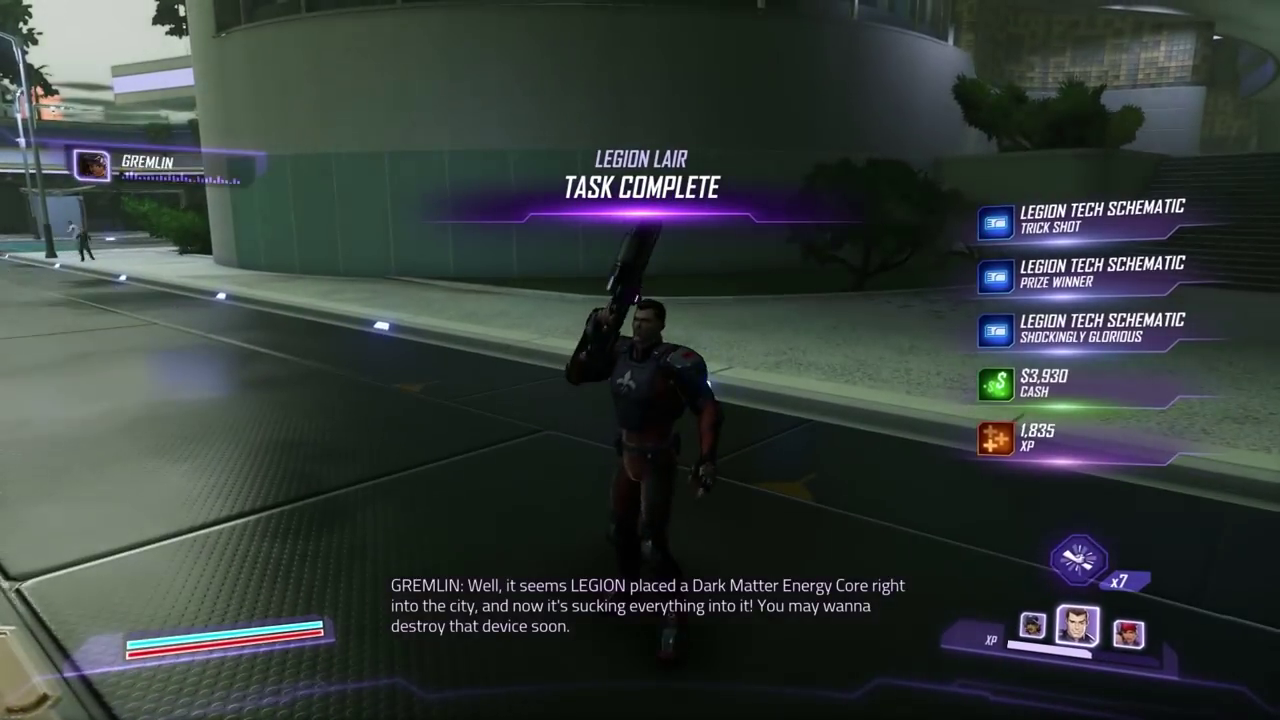Click the green cash reward icon
Screen dimensions: 1280x720
996,385
